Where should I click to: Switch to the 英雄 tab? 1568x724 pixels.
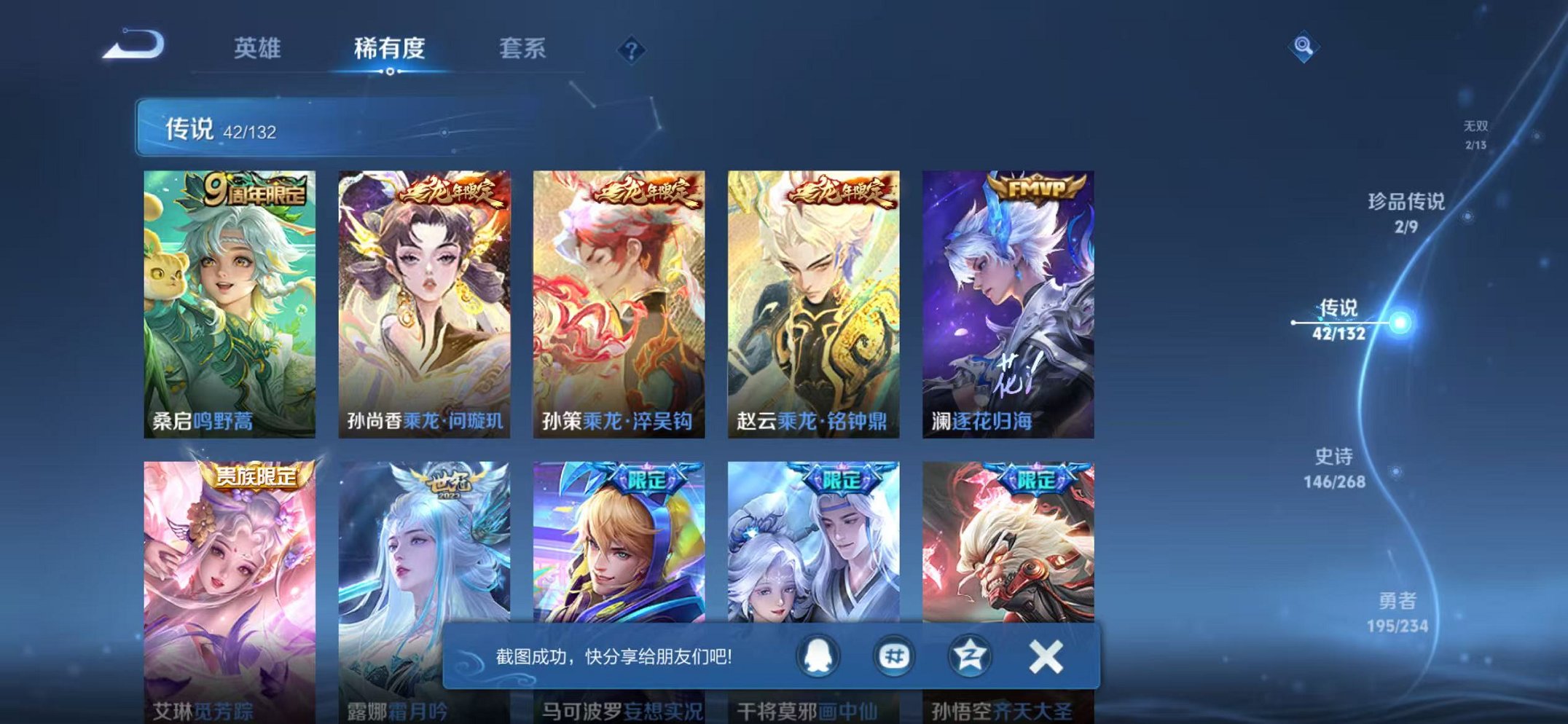[x=259, y=50]
